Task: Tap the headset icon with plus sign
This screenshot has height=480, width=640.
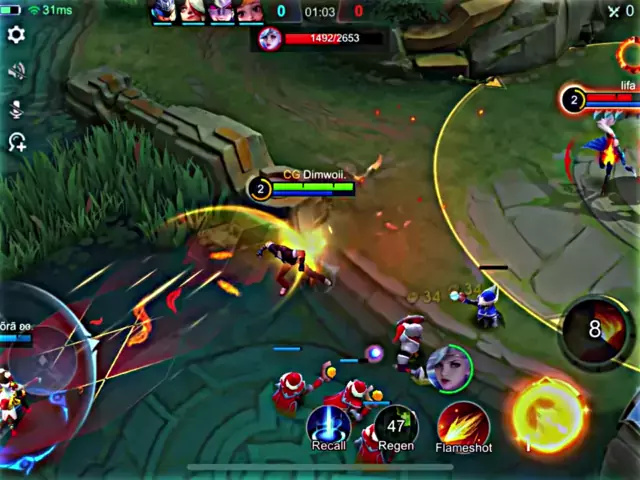Action: tap(16, 142)
